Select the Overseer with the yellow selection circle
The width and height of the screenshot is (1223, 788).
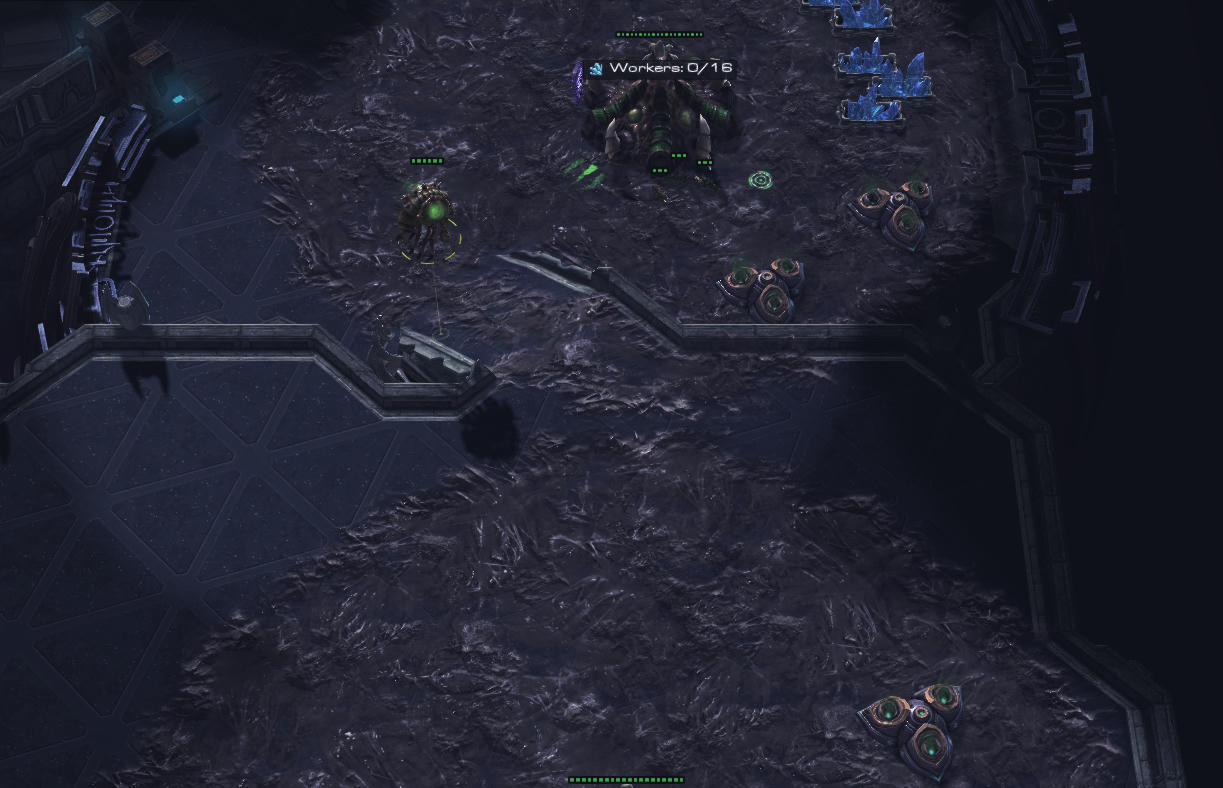click(427, 213)
